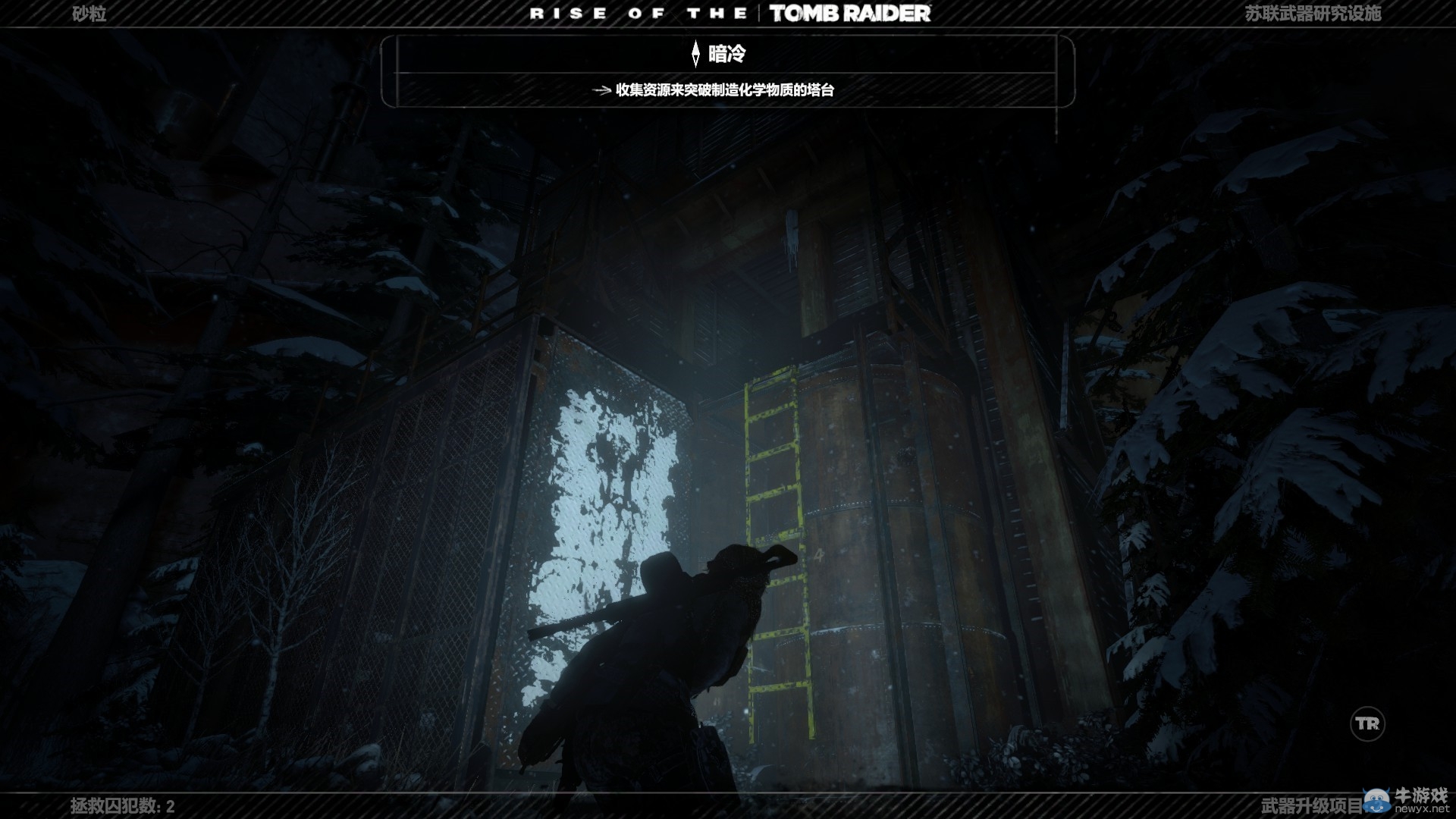Click the round TR logo icon
The width and height of the screenshot is (1456, 819).
[x=1367, y=724]
